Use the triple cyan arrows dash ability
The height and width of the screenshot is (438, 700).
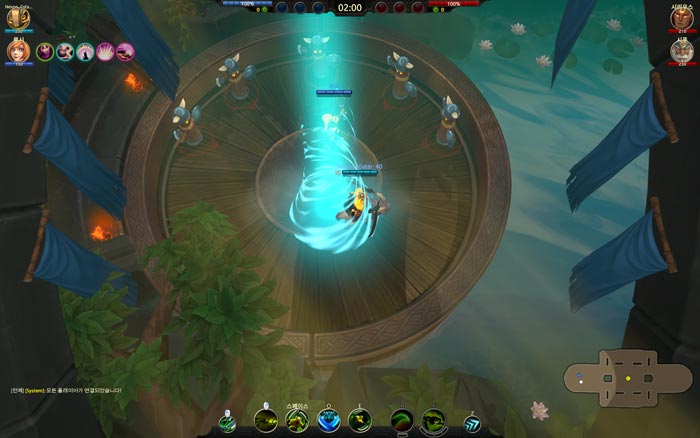pyautogui.click(x=470, y=423)
